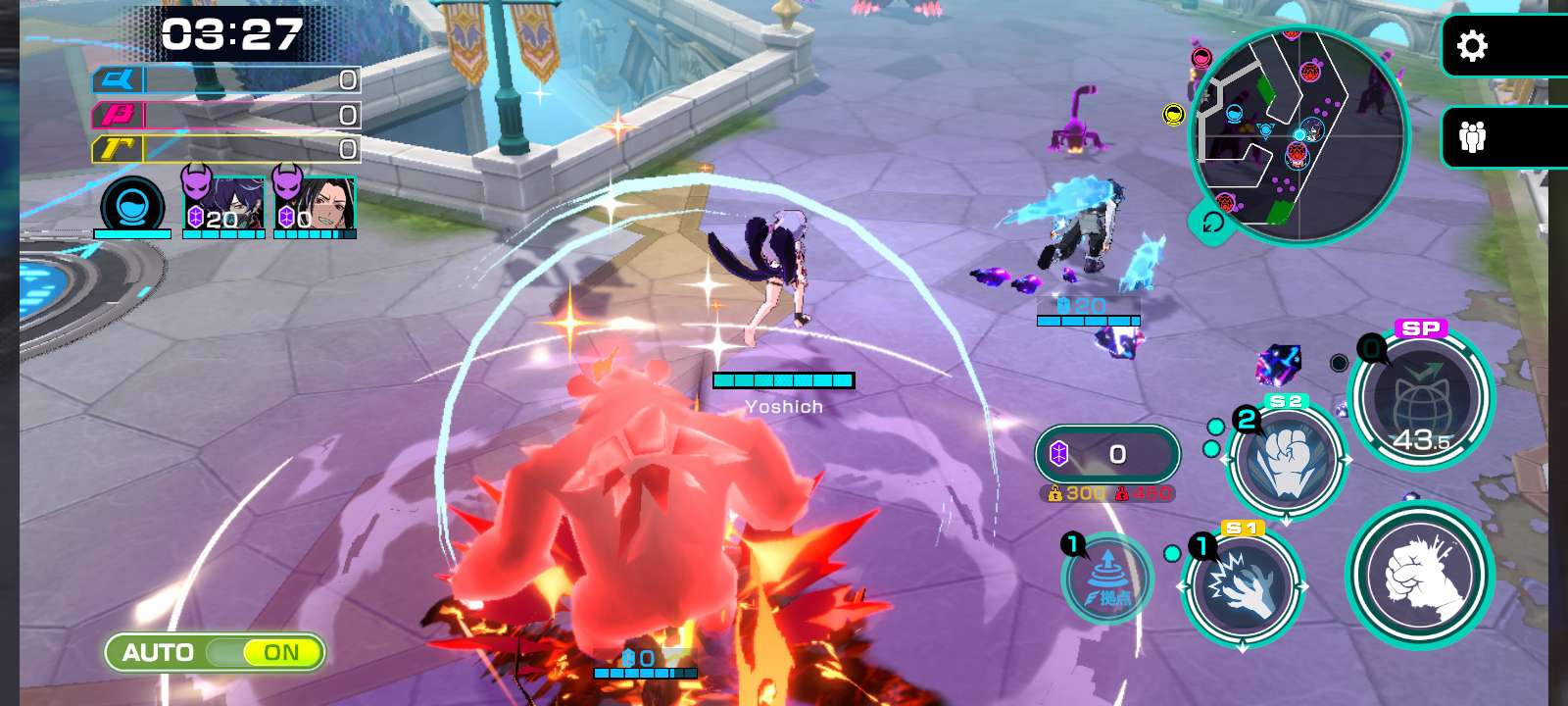The width and height of the screenshot is (1568, 706).
Task: Activate the return-to-base button
Action: pyautogui.click(x=1107, y=580)
